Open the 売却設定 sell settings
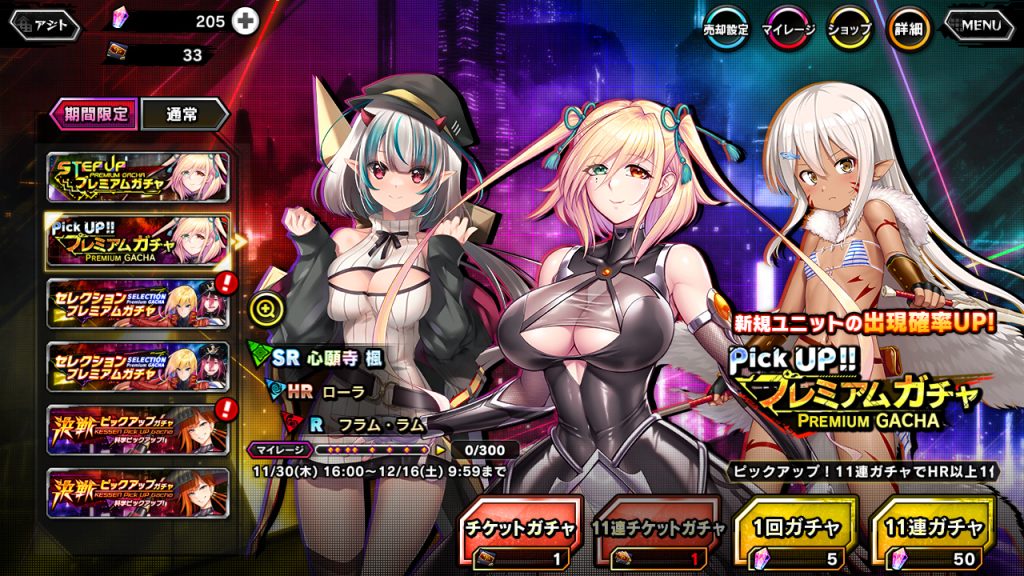This screenshot has width=1024, height=576. click(726, 30)
